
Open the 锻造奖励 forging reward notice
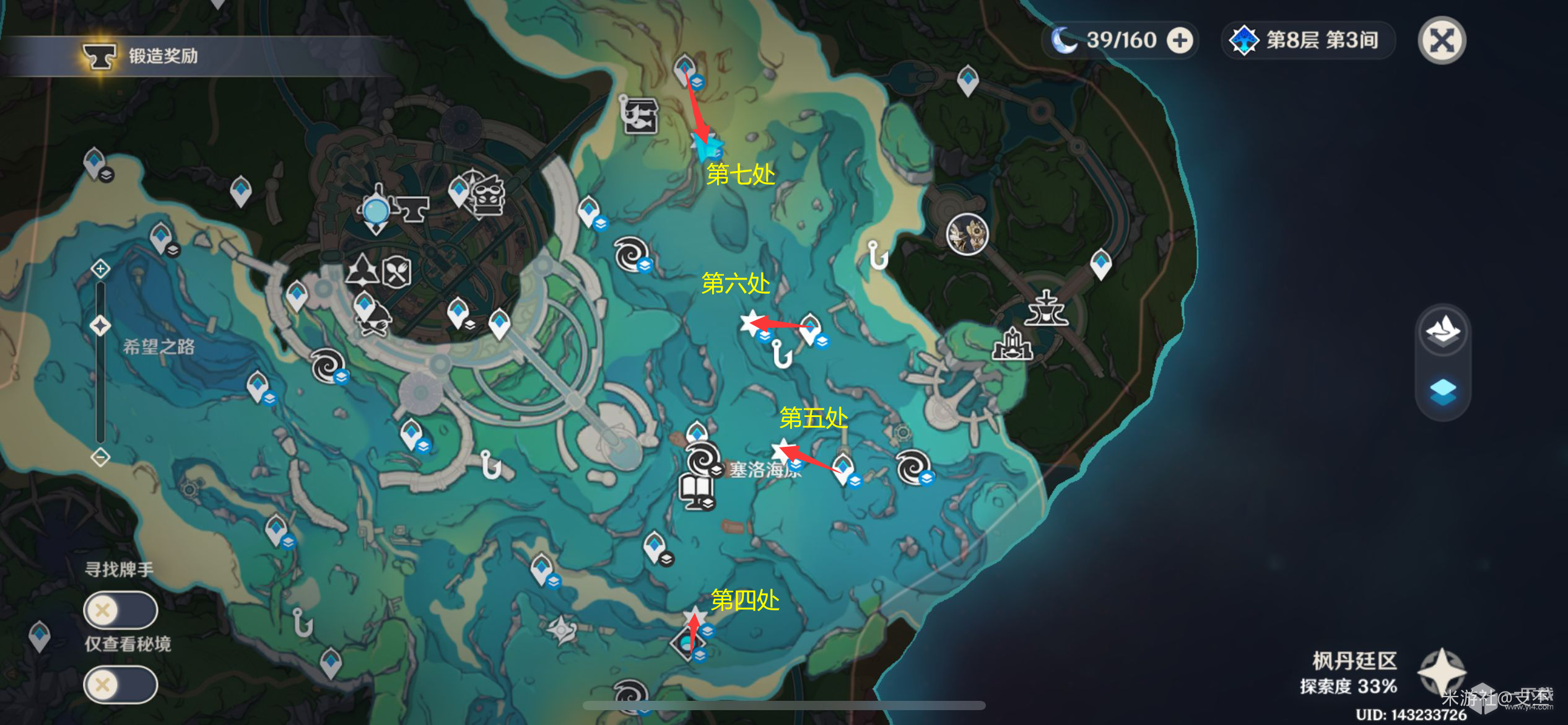pyautogui.click(x=142, y=56)
